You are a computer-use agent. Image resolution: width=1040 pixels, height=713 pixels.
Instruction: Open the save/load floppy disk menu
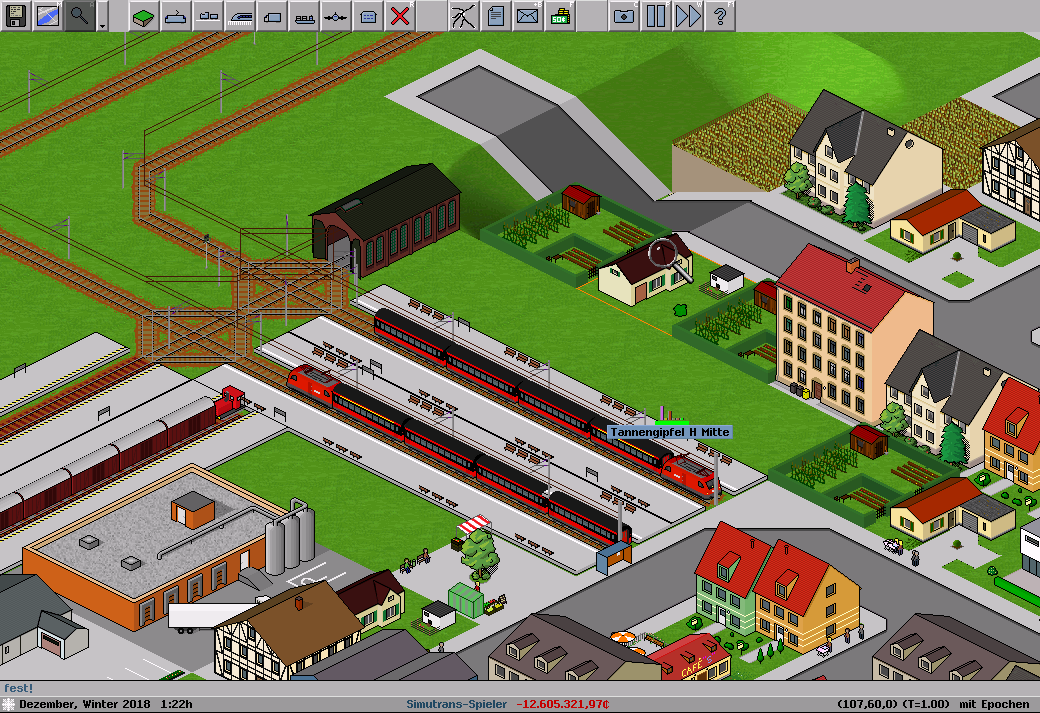(x=16, y=16)
